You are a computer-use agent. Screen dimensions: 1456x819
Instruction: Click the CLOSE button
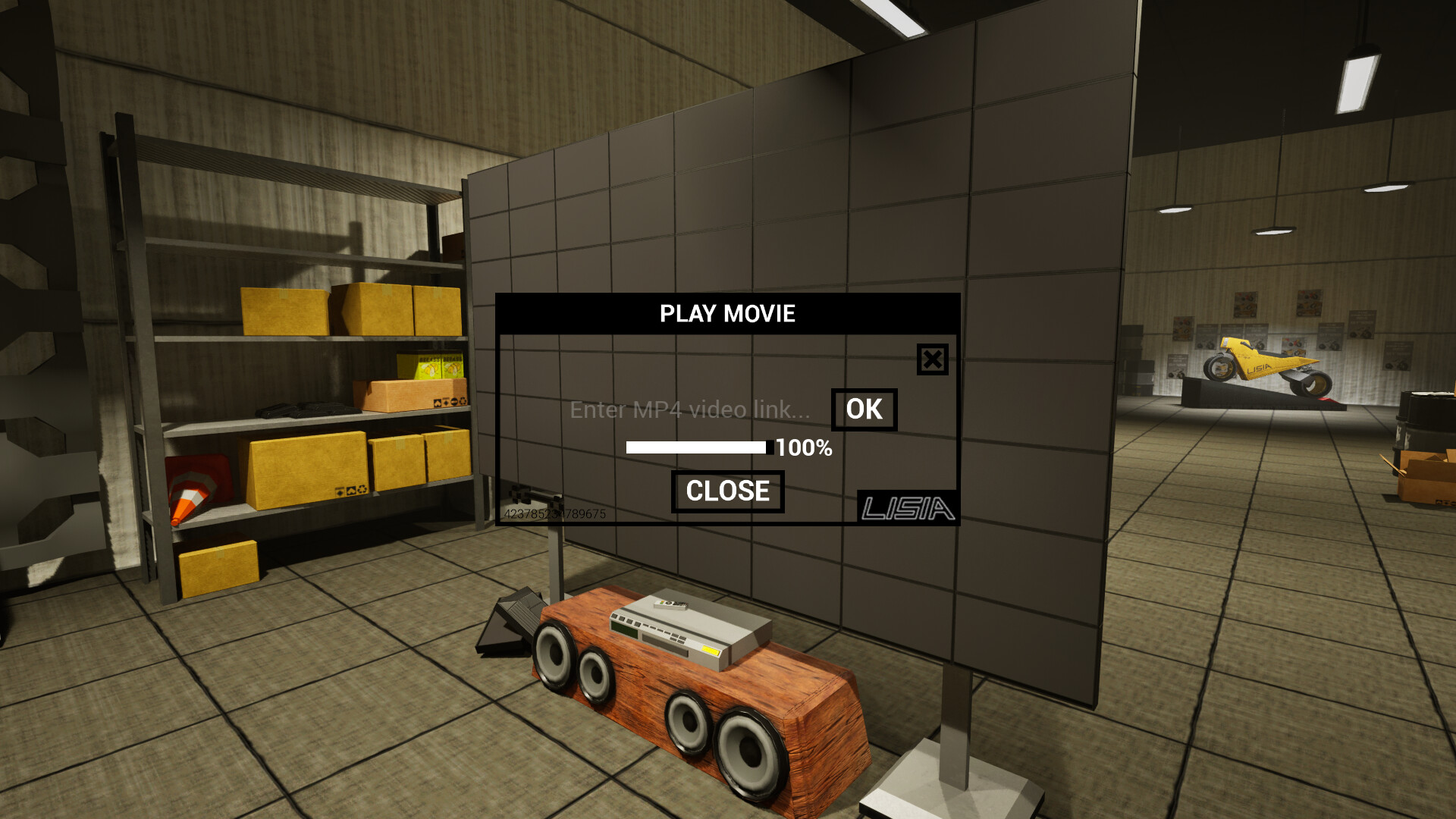tap(727, 491)
